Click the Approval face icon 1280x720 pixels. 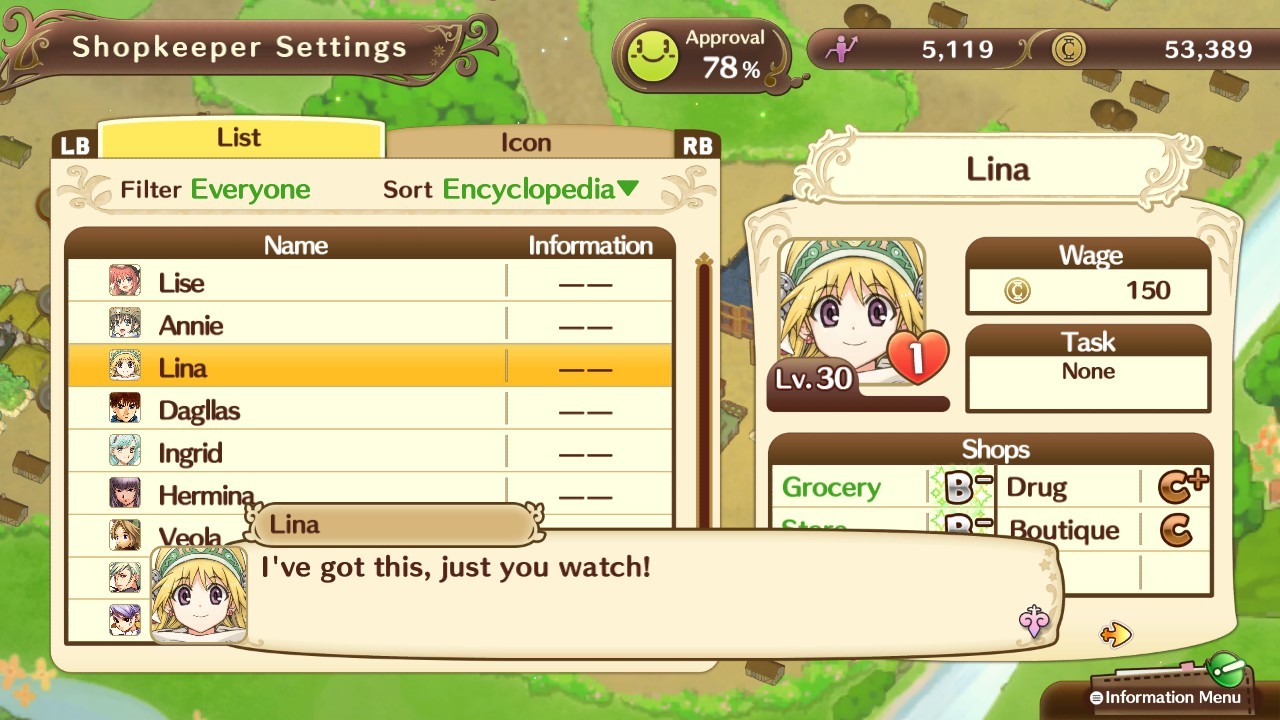pos(651,52)
